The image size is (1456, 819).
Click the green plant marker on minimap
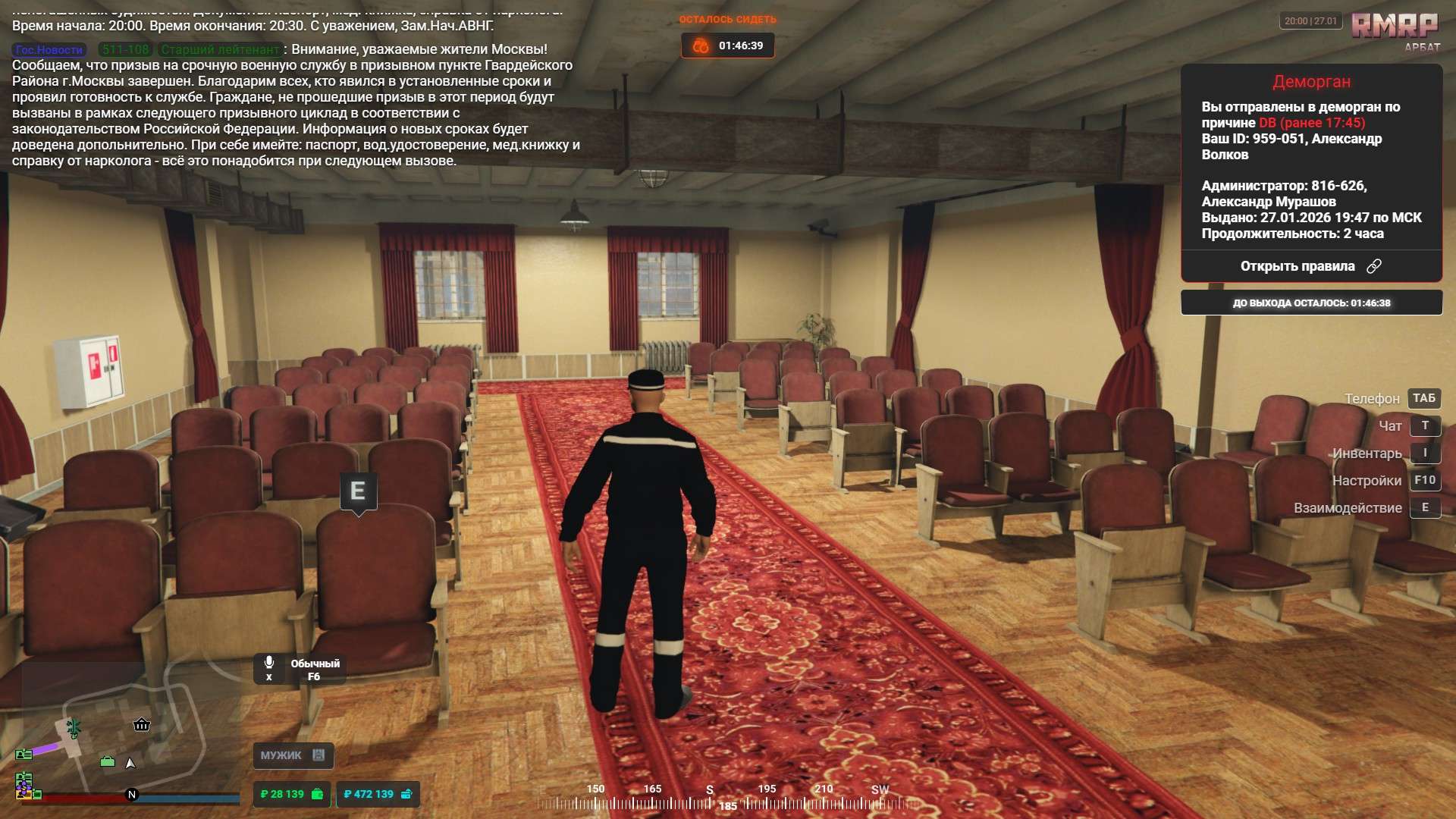[x=74, y=728]
